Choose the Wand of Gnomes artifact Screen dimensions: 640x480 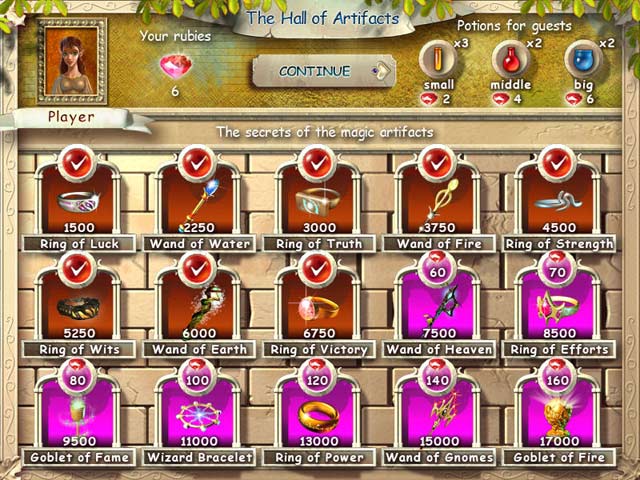coord(436,410)
